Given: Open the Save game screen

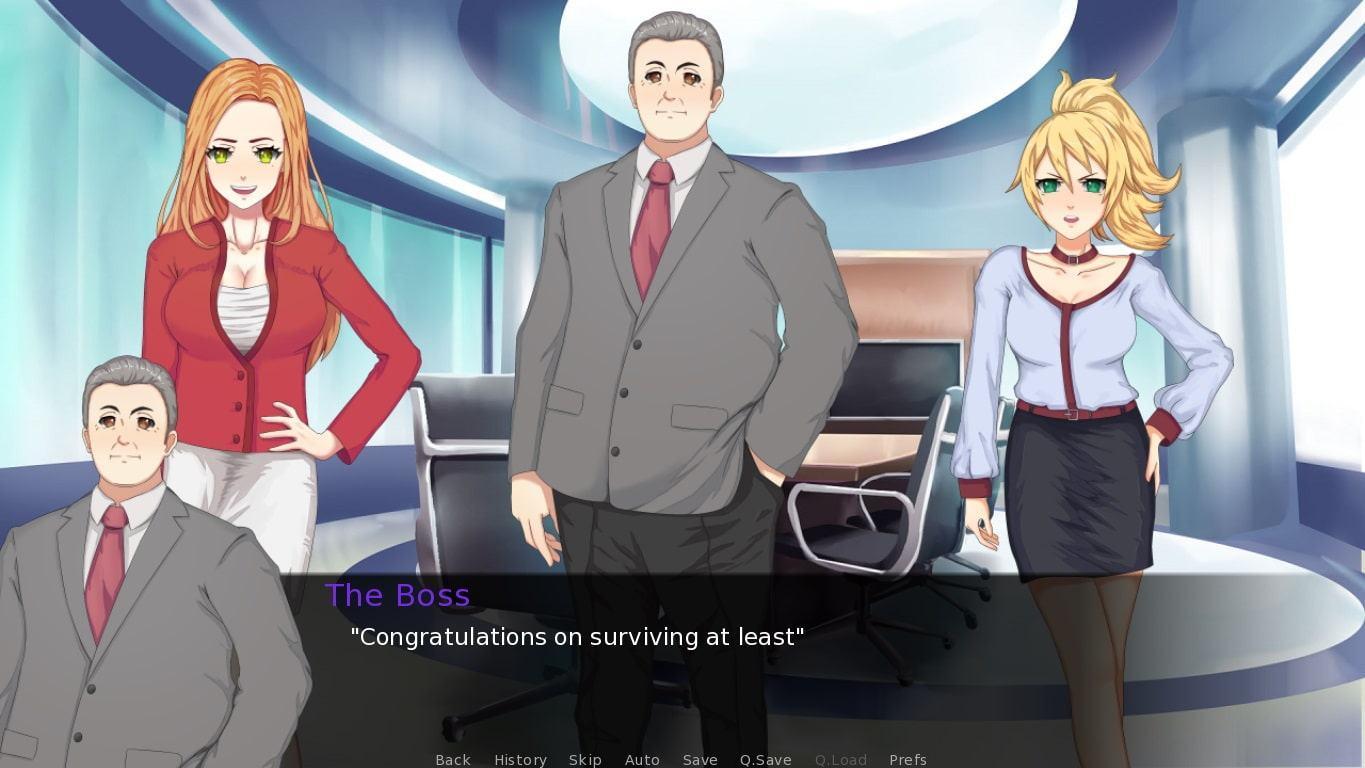Looking at the screenshot, I should tap(700, 760).
